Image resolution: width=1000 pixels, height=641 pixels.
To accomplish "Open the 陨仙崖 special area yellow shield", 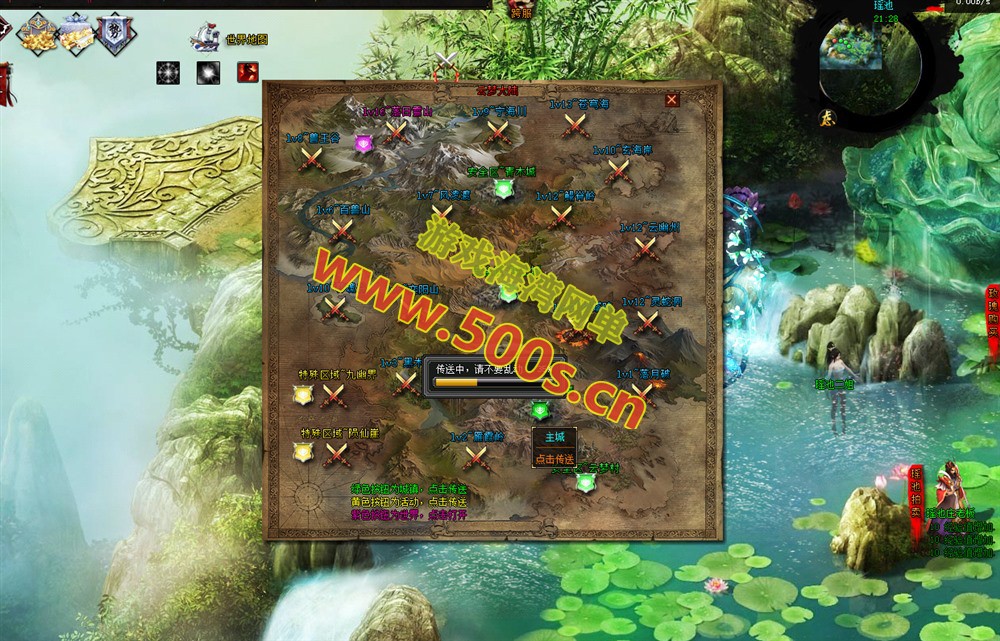I will tap(303, 453).
